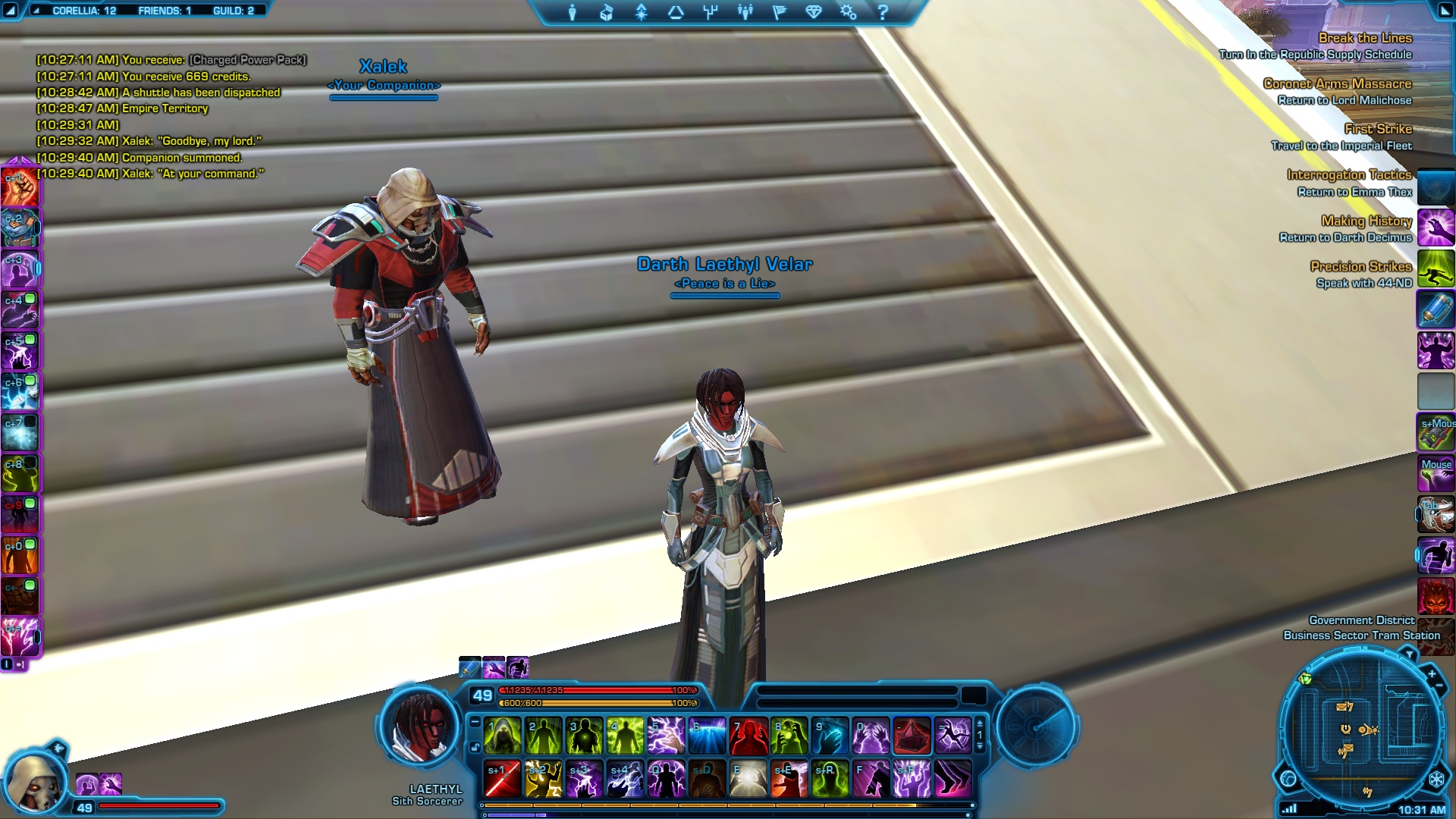The width and height of the screenshot is (1456, 819).
Task: Activate the white glowing orb ability
Action: [748, 780]
